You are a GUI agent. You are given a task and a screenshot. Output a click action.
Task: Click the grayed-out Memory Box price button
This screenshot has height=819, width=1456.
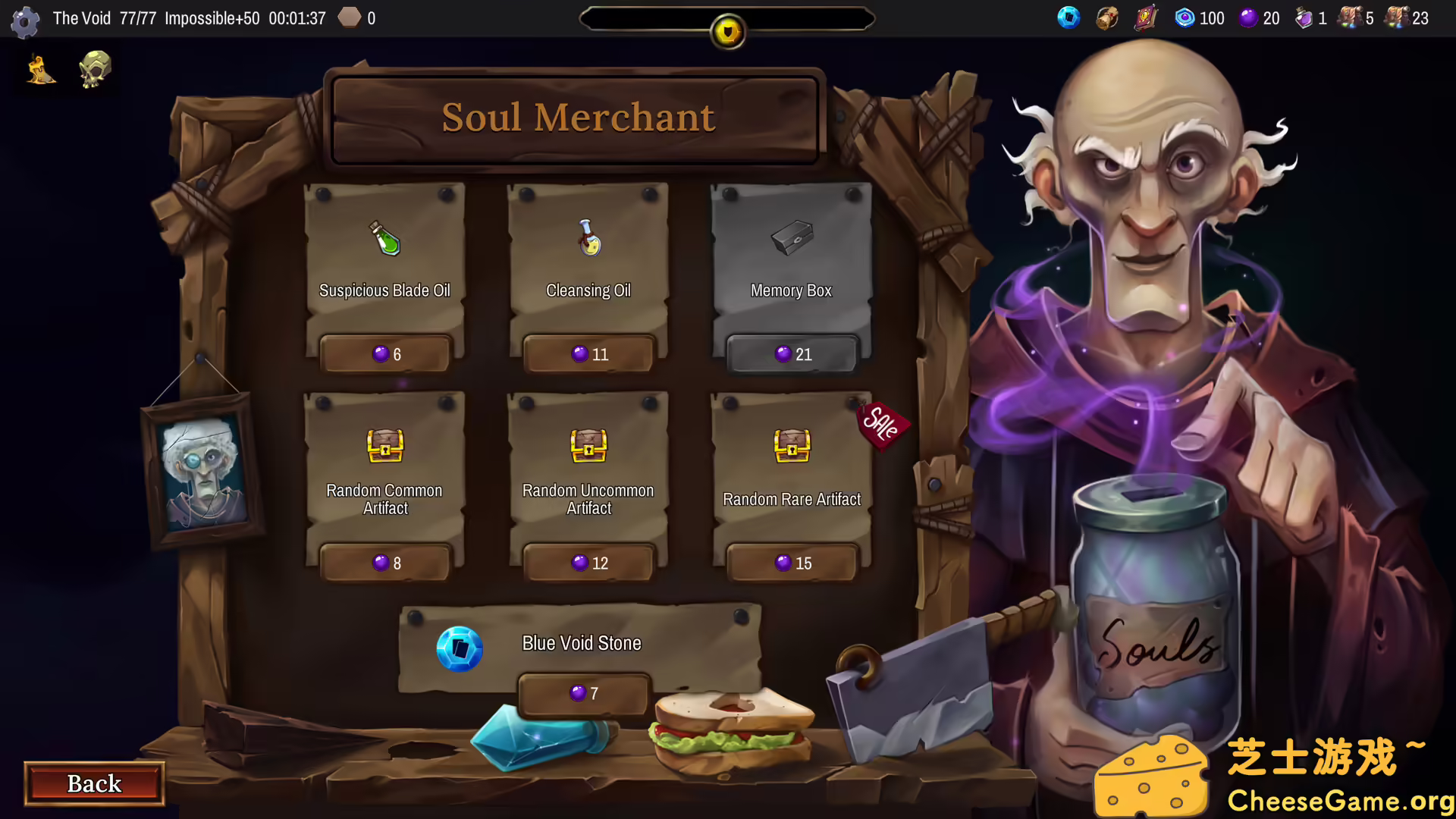[x=791, y=353]
